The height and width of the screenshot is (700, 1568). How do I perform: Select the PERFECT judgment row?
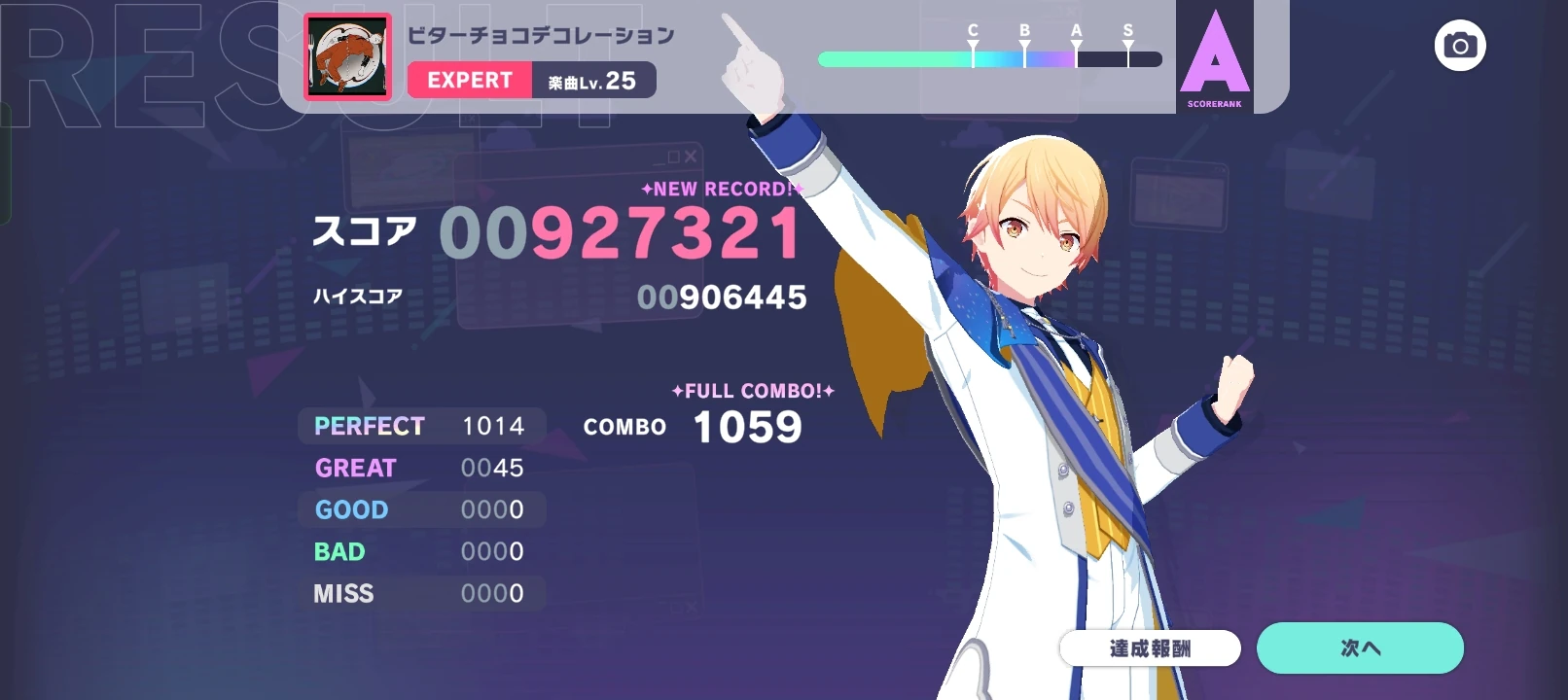418,426
